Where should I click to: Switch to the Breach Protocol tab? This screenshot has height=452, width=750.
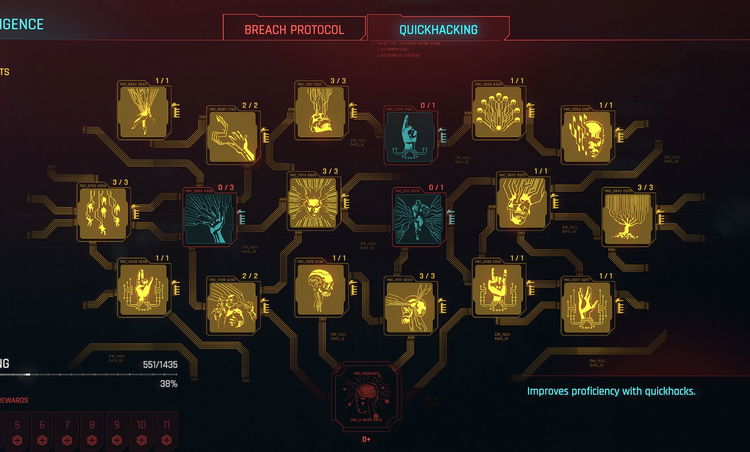[294, 29]
